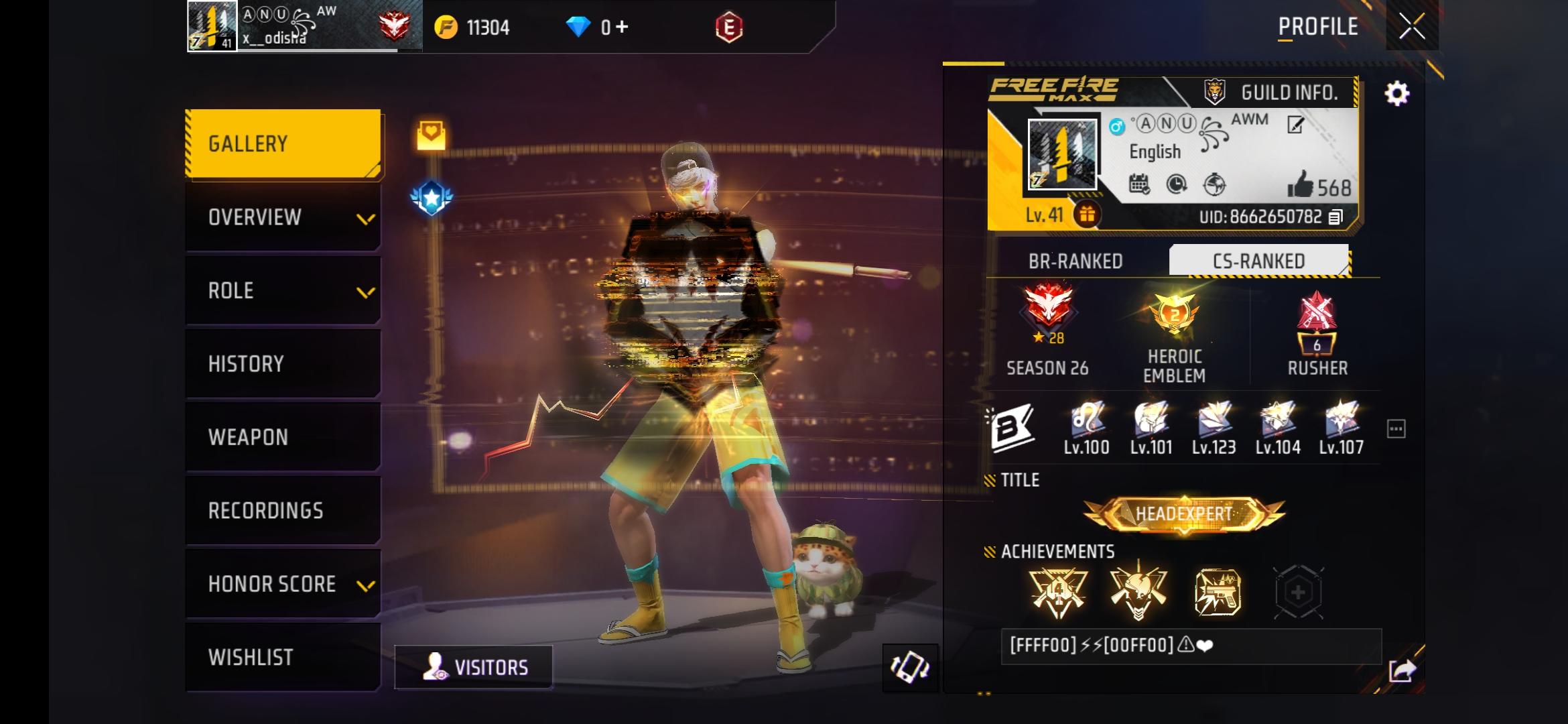Image resolution: width=1568 pixels, height=724 pixels.
Task: Open the profile settings gear
Action: coord(1397,95)
